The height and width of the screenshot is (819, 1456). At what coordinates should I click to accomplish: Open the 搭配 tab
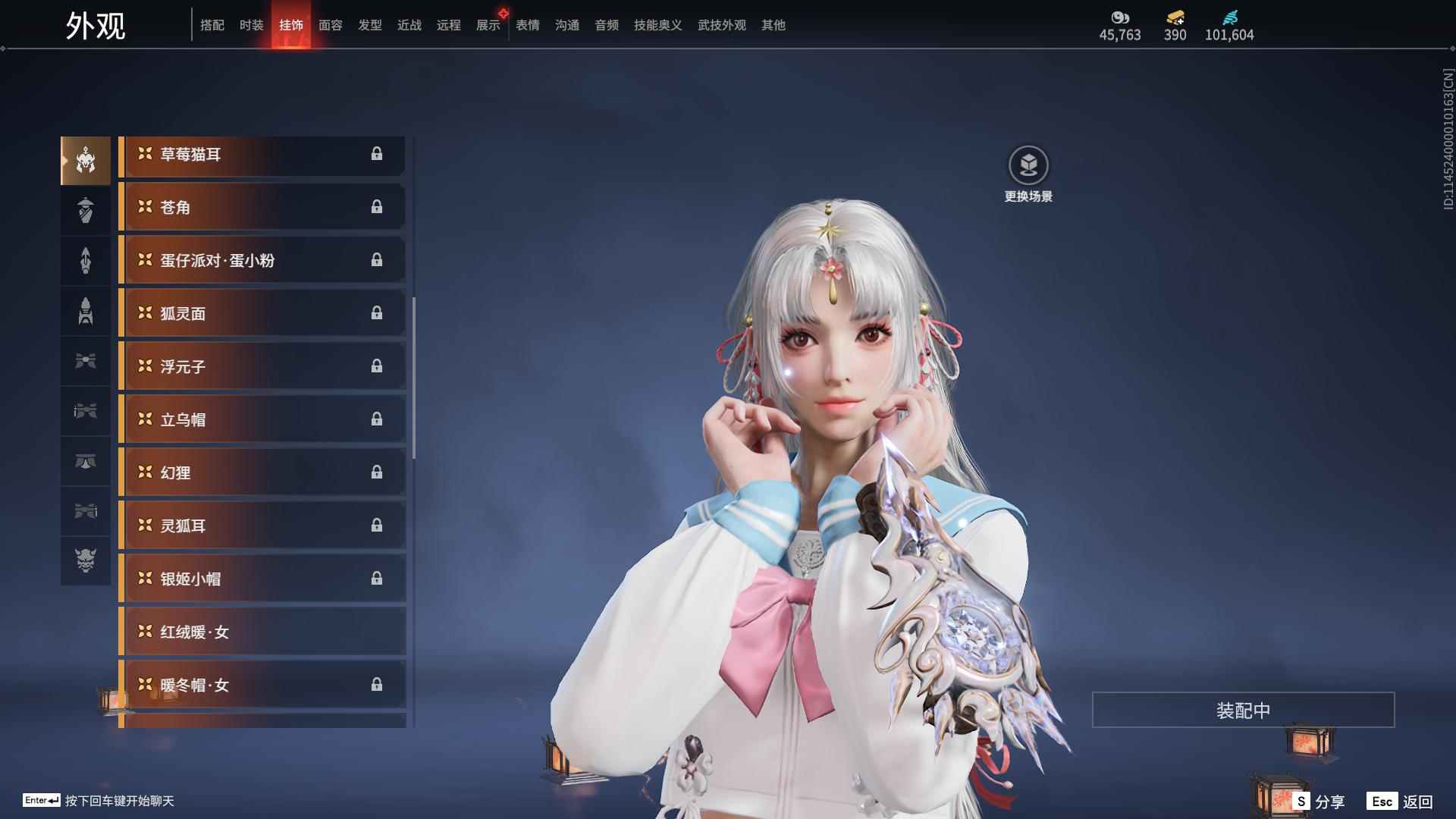tap(212, 25)
